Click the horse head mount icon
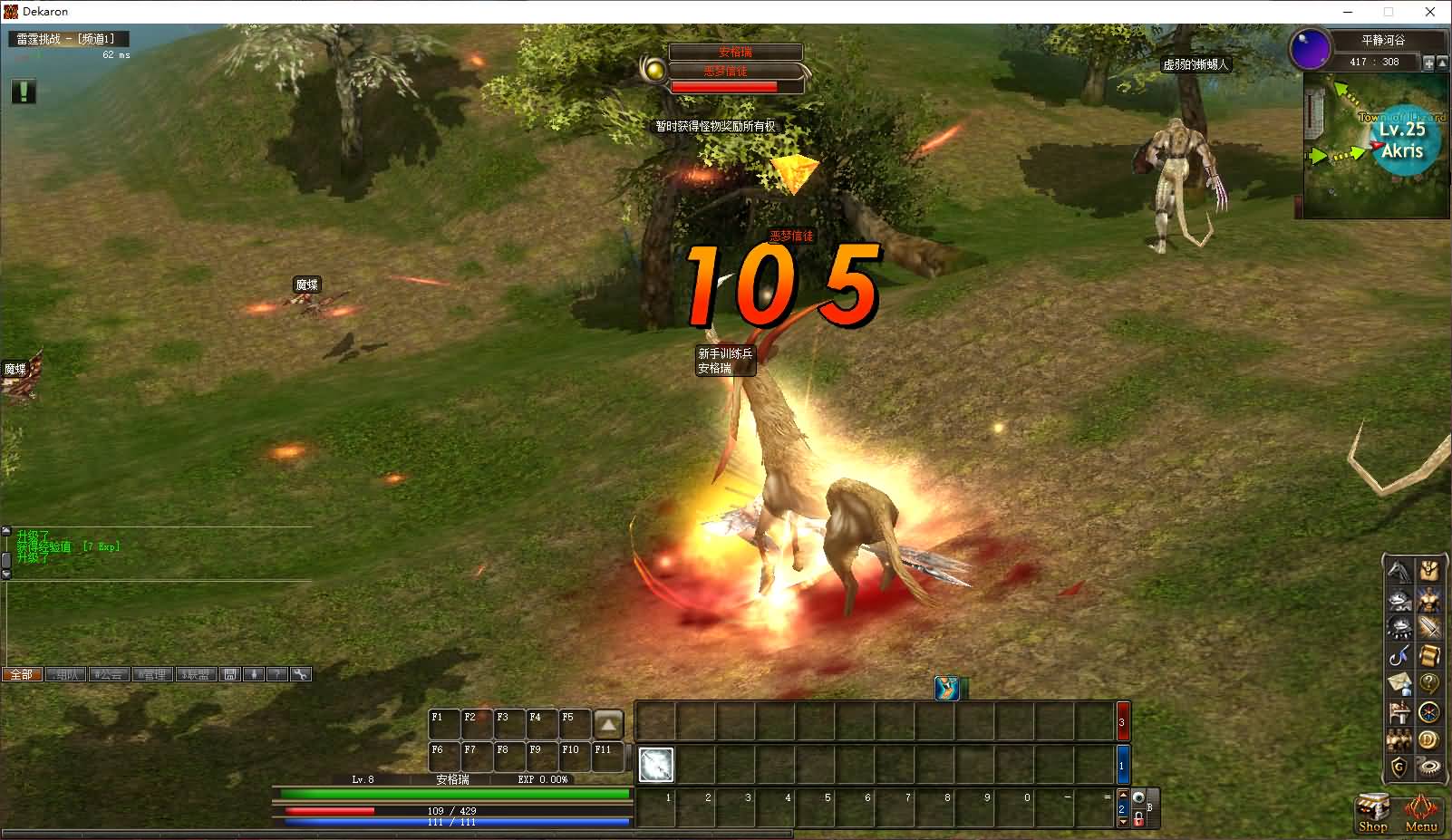Screen dimensions: 1452x840 [x=1400, y=571]
